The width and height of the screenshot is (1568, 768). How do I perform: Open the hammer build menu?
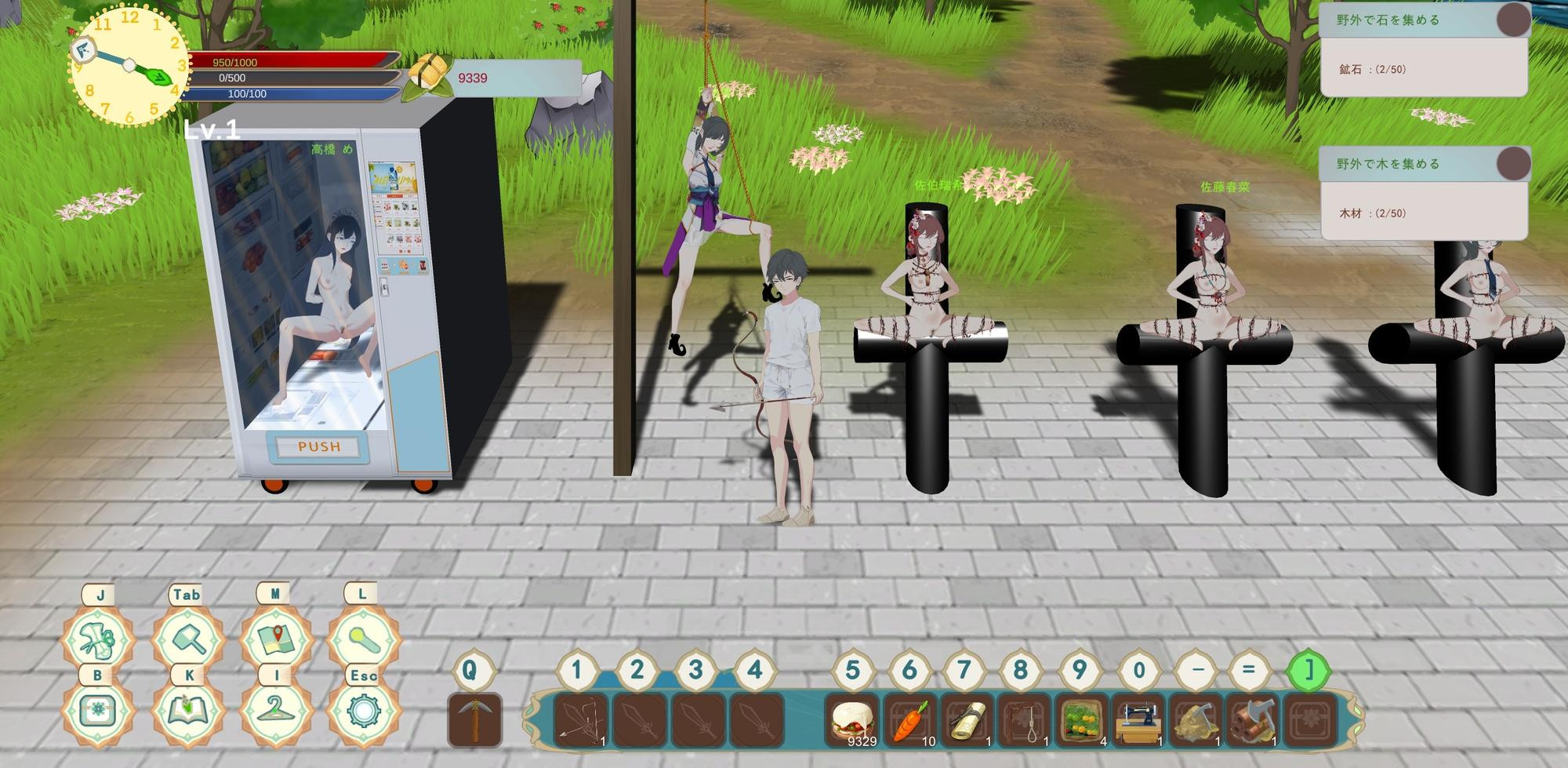pos(187,639)
